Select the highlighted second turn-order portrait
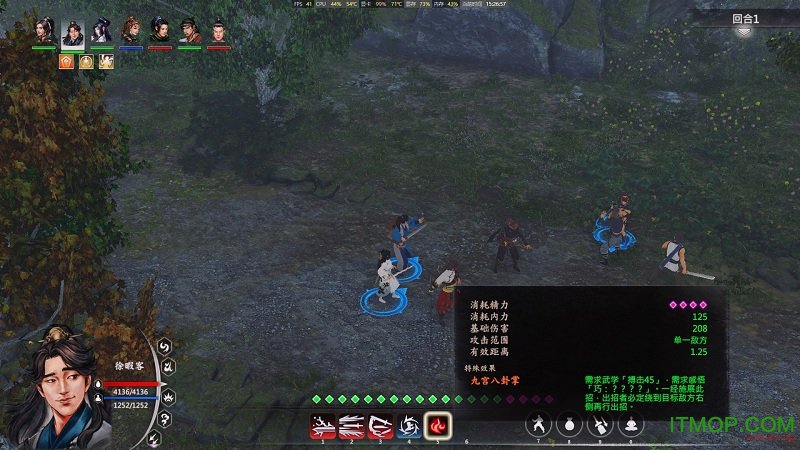 [73, 31]
